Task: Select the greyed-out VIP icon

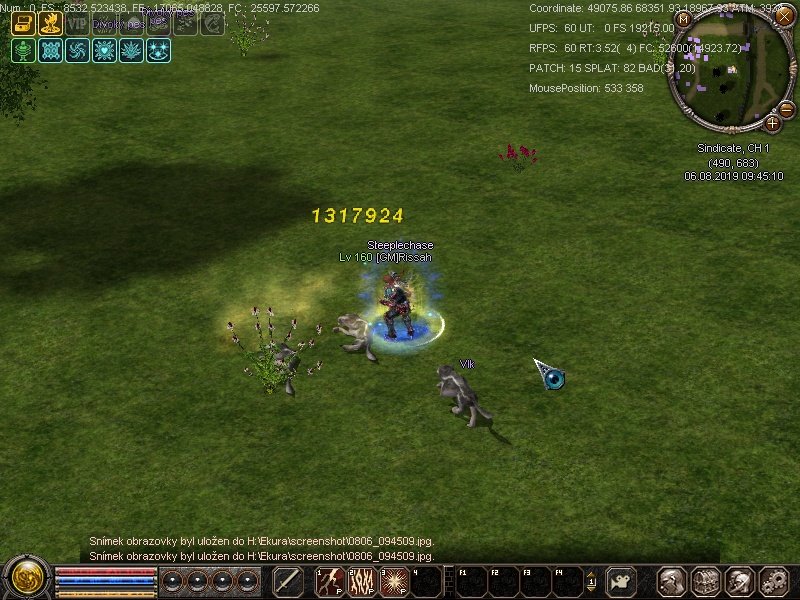Action: (x=77, y=24)
